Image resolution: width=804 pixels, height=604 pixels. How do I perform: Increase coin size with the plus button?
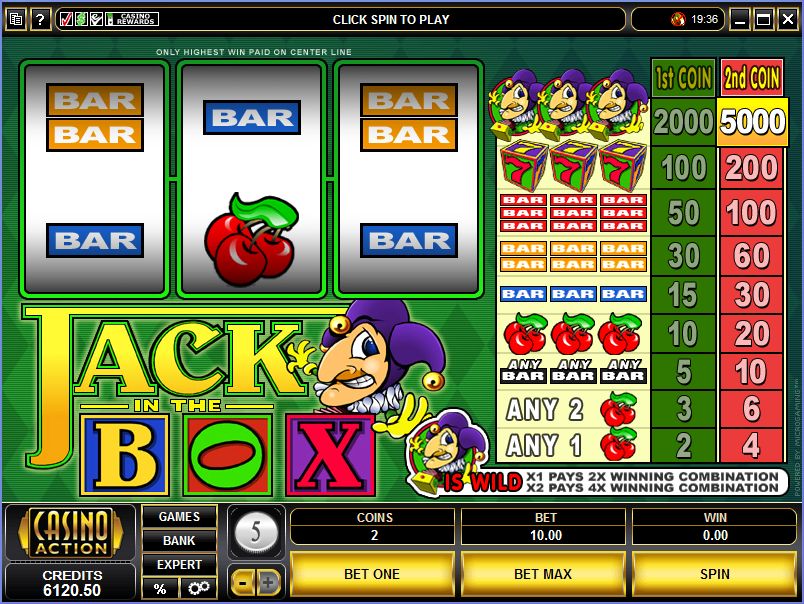tap(268, 581)
